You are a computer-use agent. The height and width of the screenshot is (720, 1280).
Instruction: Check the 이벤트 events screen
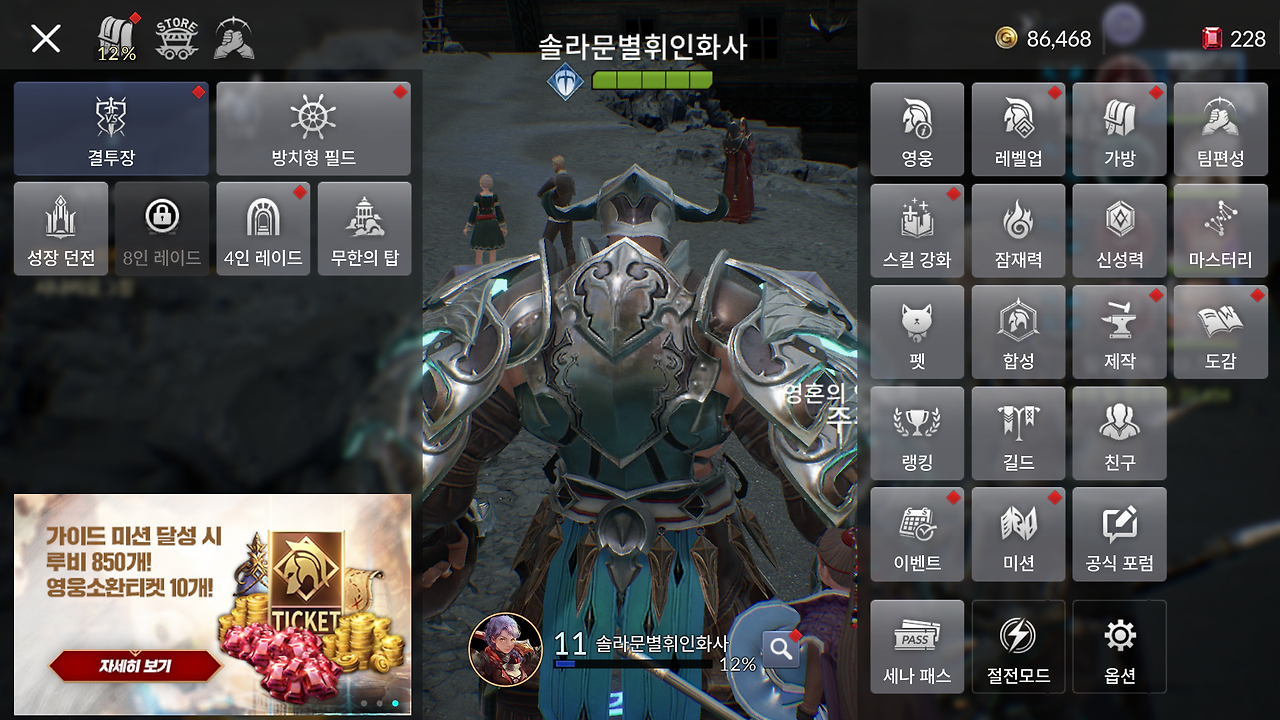click(x=916, y=533)
